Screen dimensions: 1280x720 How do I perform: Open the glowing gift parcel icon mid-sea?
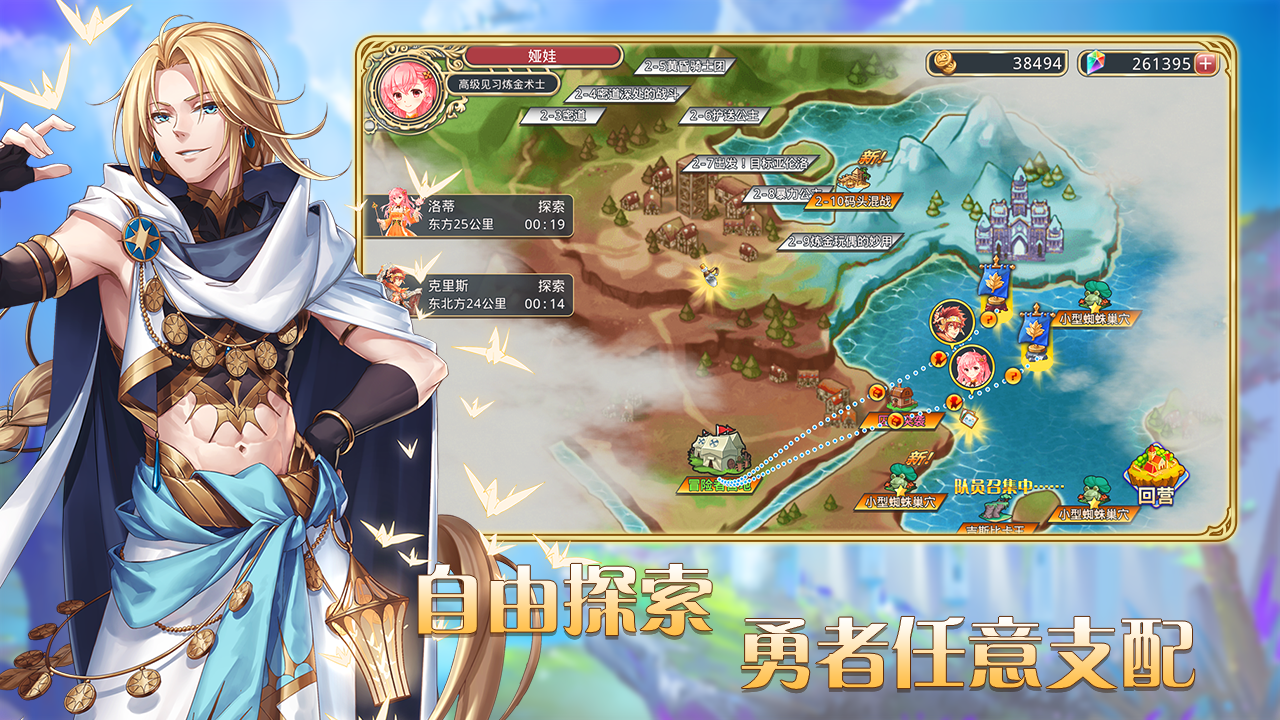coord(968,418)
